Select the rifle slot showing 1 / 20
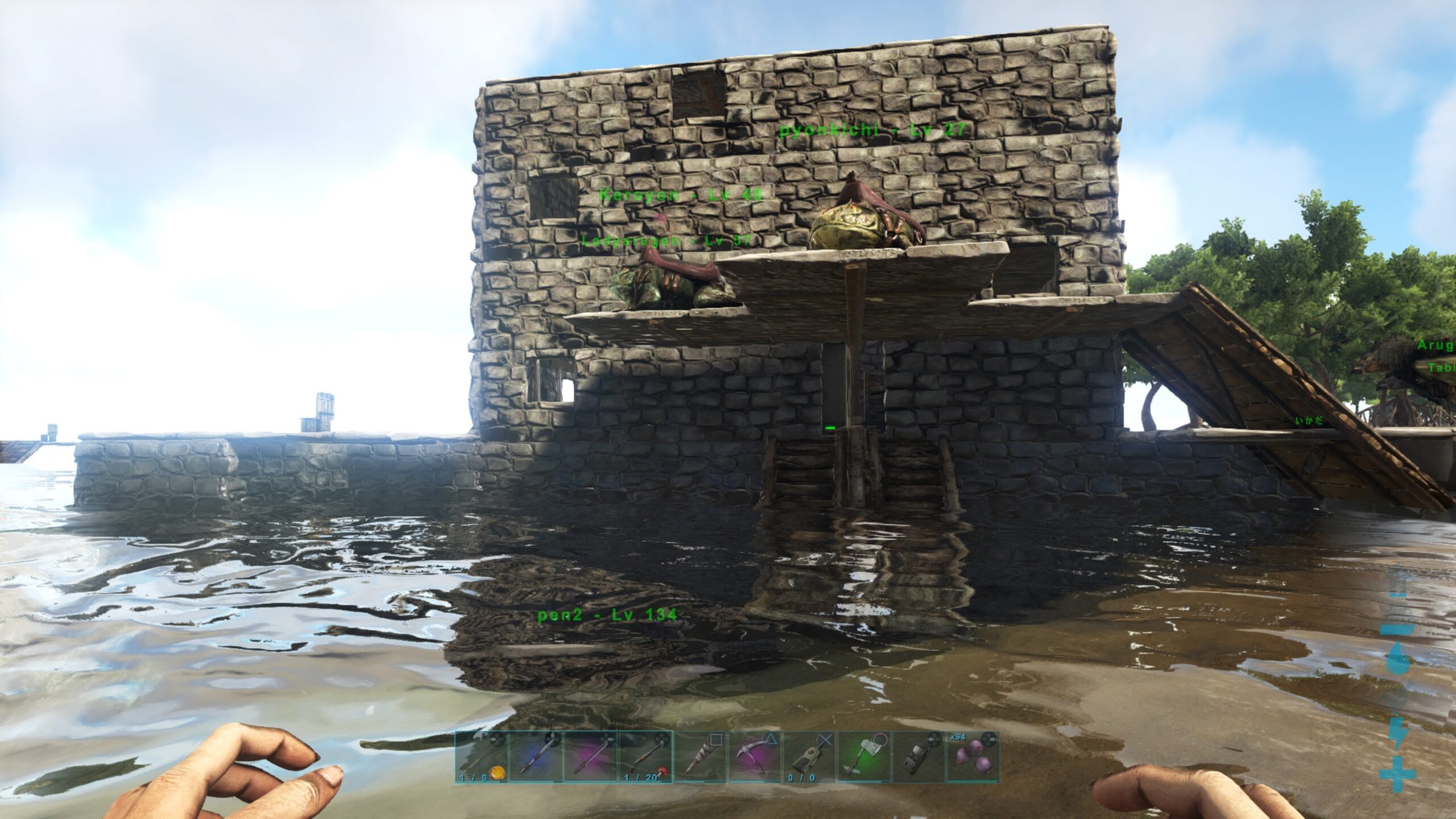Image resolution: width=1456 pixels, height=819 pixels. click(x=645, y=757)
